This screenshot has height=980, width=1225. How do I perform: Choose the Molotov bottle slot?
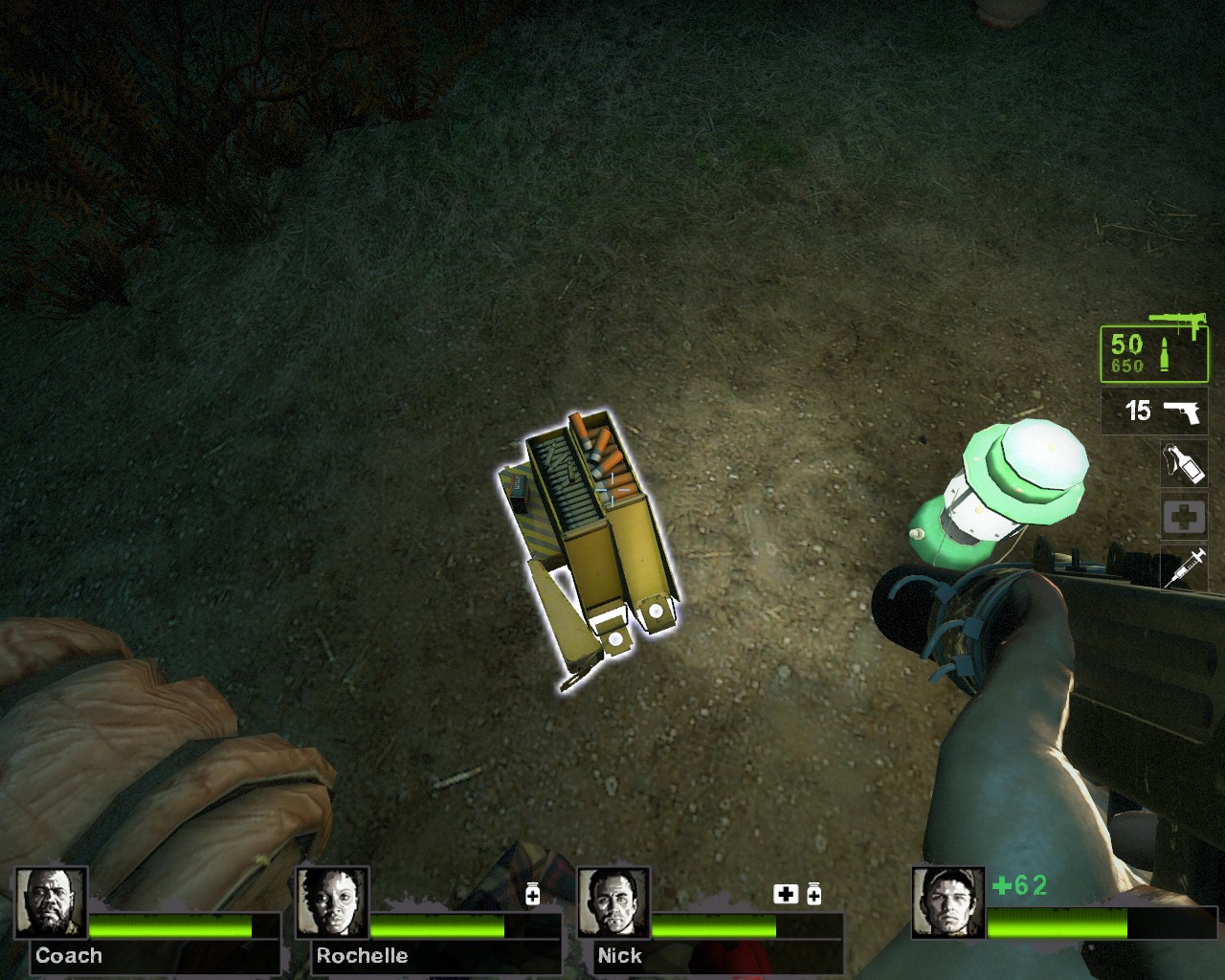coord(1184,464)
